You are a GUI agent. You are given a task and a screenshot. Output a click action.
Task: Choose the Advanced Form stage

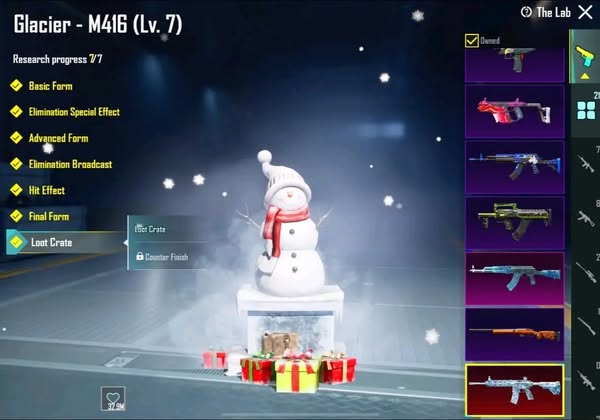(x=58, y=138)
